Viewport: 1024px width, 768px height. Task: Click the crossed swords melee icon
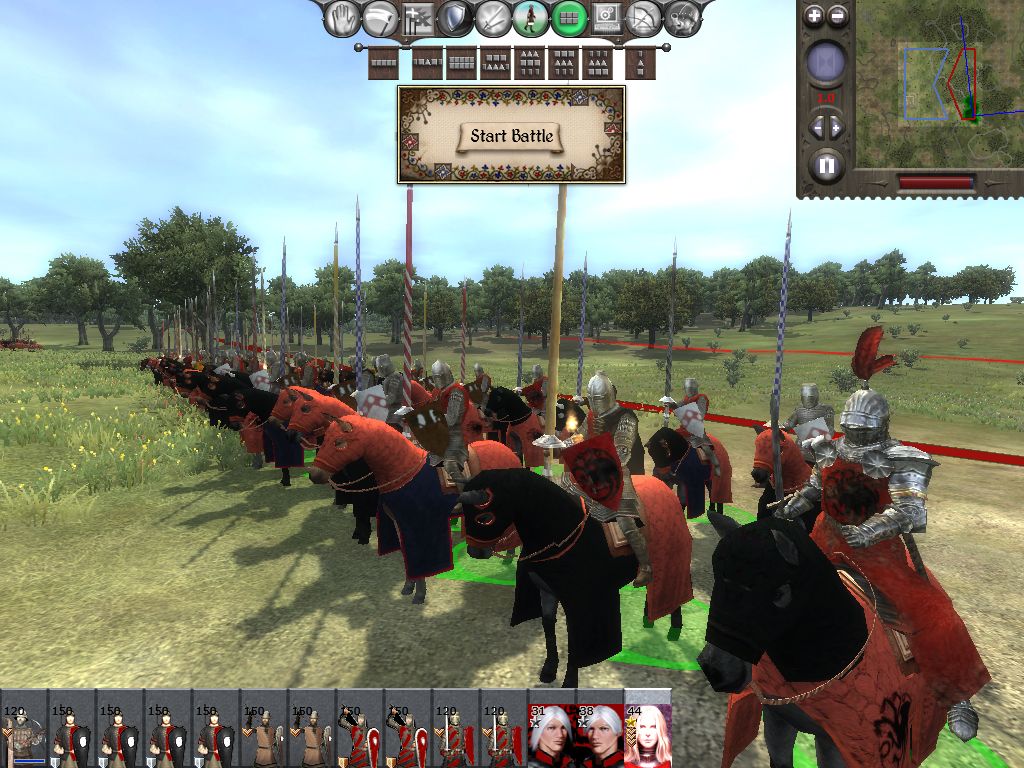point(493,18)
